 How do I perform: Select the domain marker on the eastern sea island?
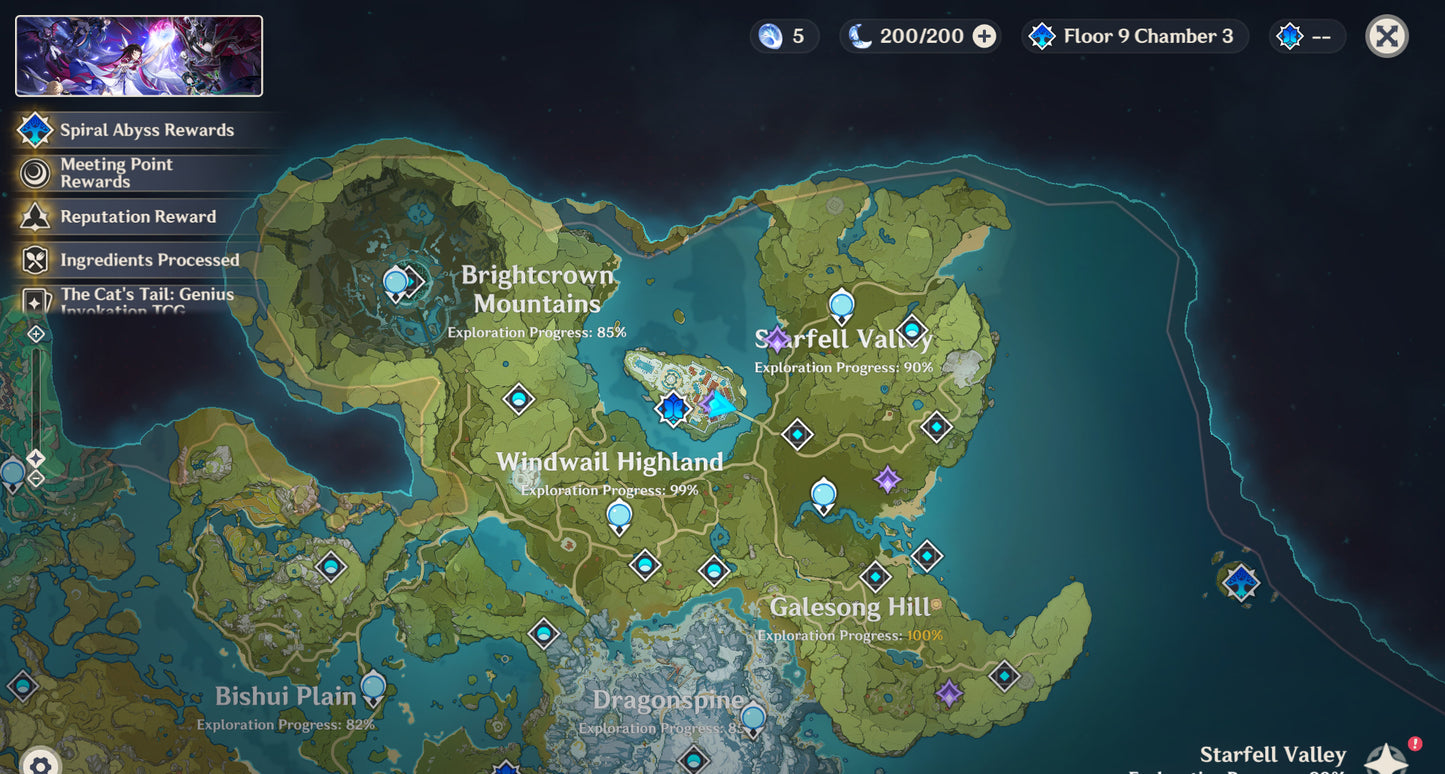[1241, 581]
